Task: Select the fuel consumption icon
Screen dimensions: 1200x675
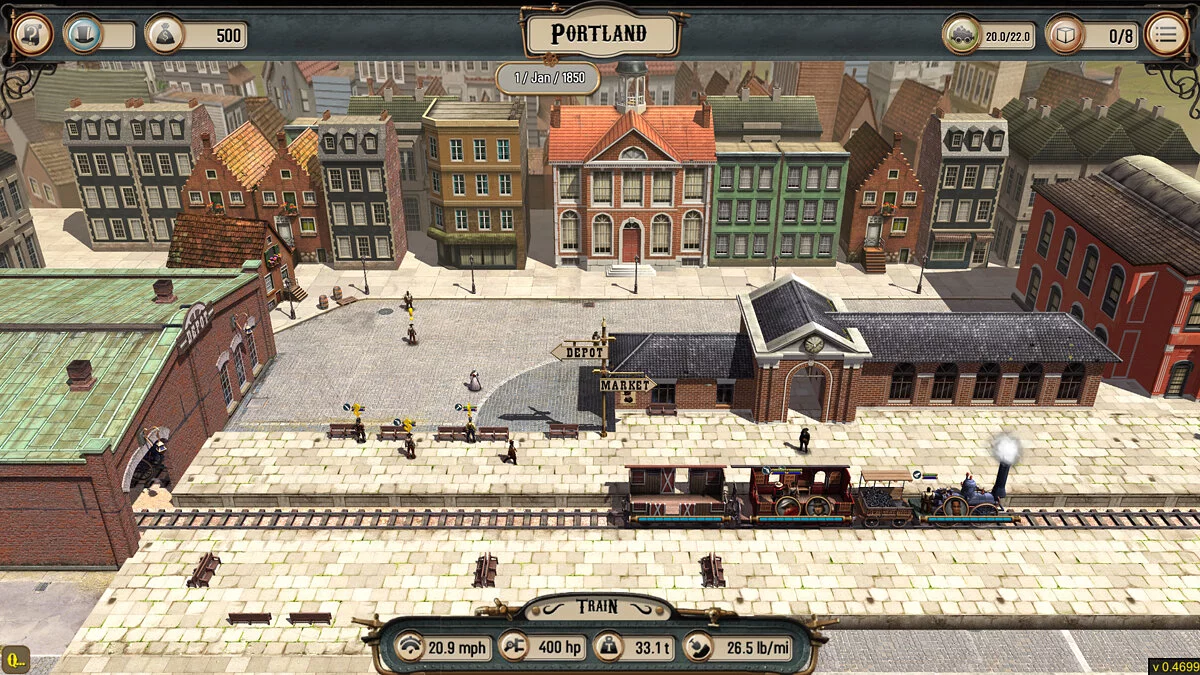Action: click(x=700, y=648)
